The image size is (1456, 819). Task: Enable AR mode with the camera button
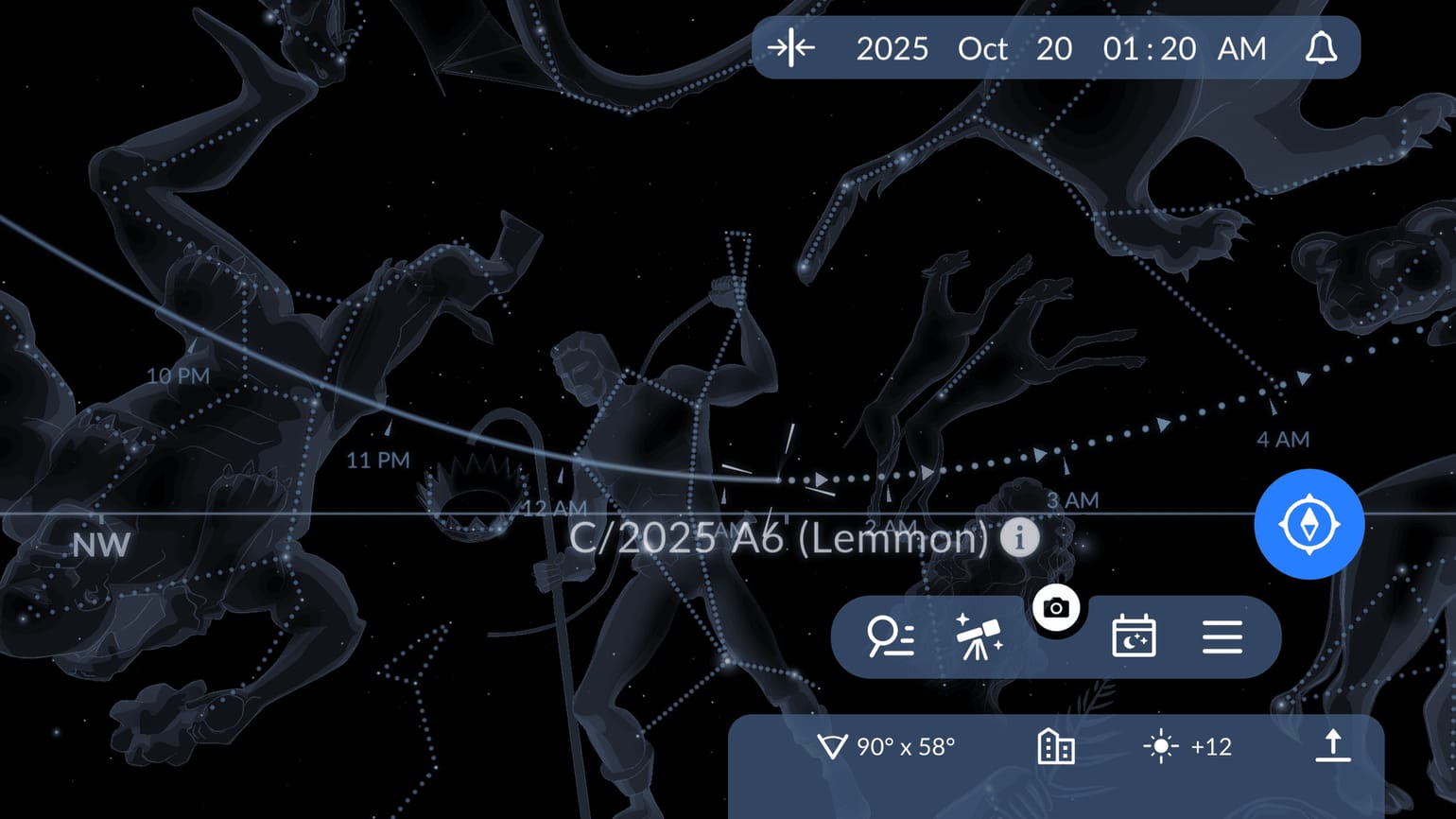tap(1056, 608)
